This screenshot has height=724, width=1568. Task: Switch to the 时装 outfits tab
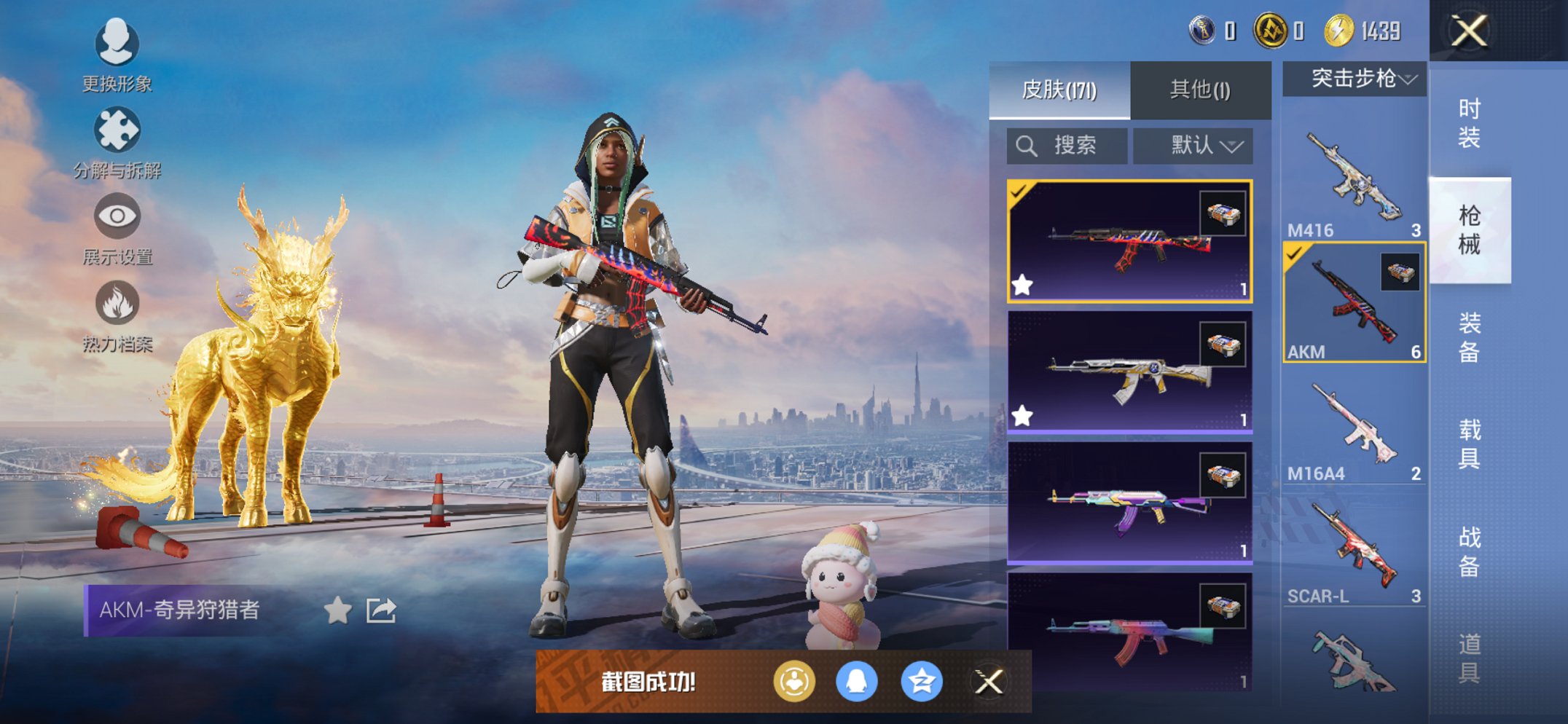[1469, 123]
